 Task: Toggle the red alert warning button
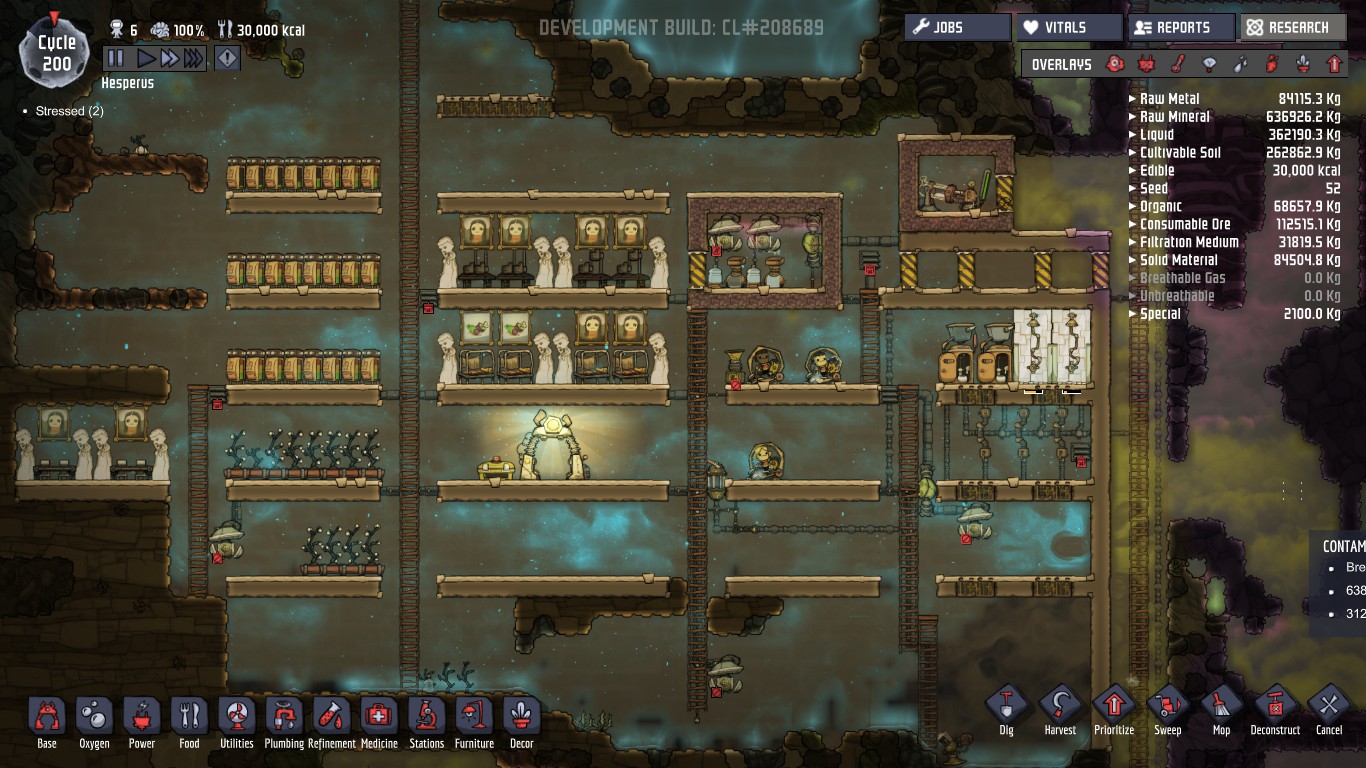coord(228,59)
